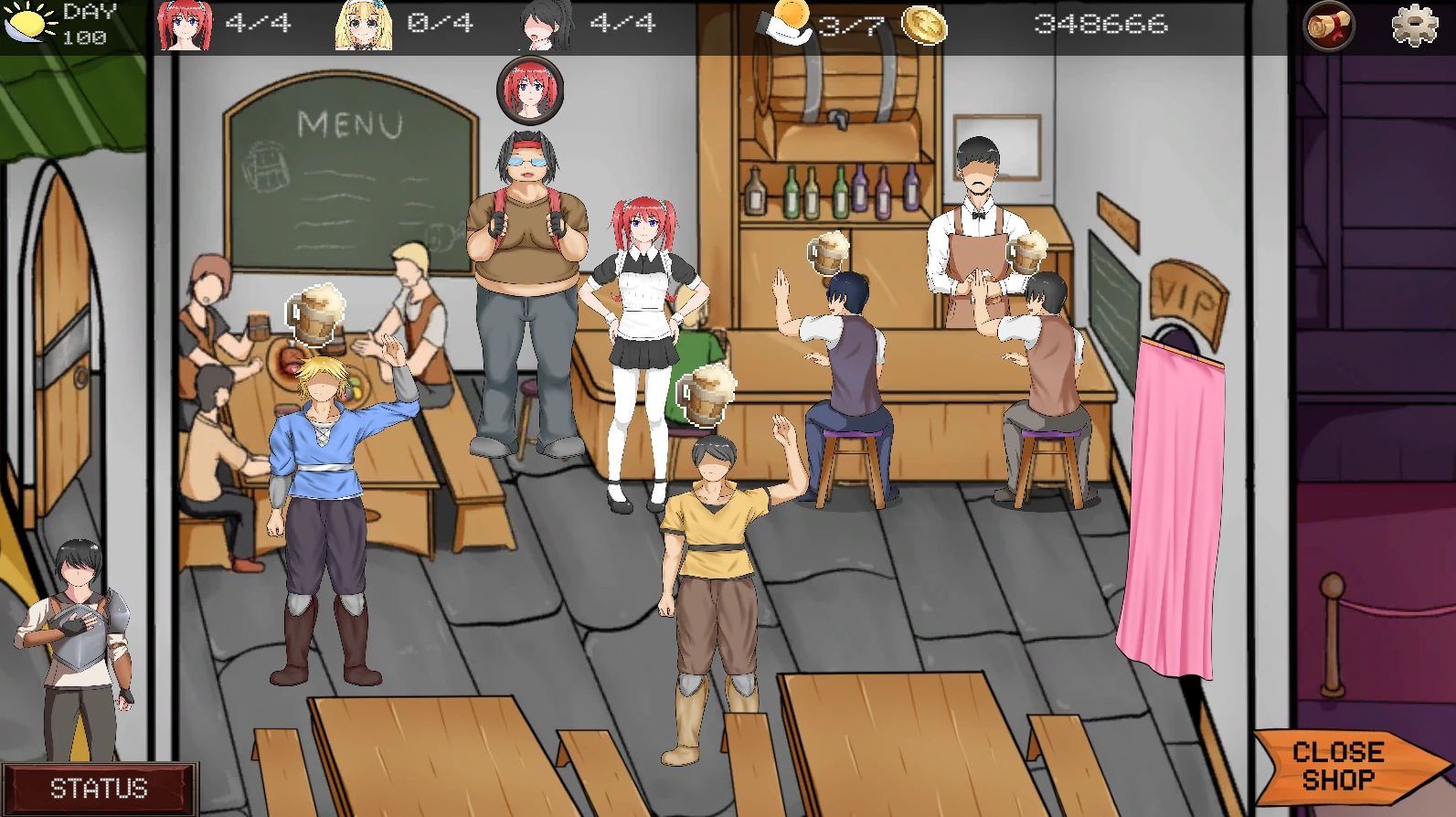The height and width of the screenshot is (817, 1456).
Task: Click the beer mug over the left table
Action: coord(315,314)
